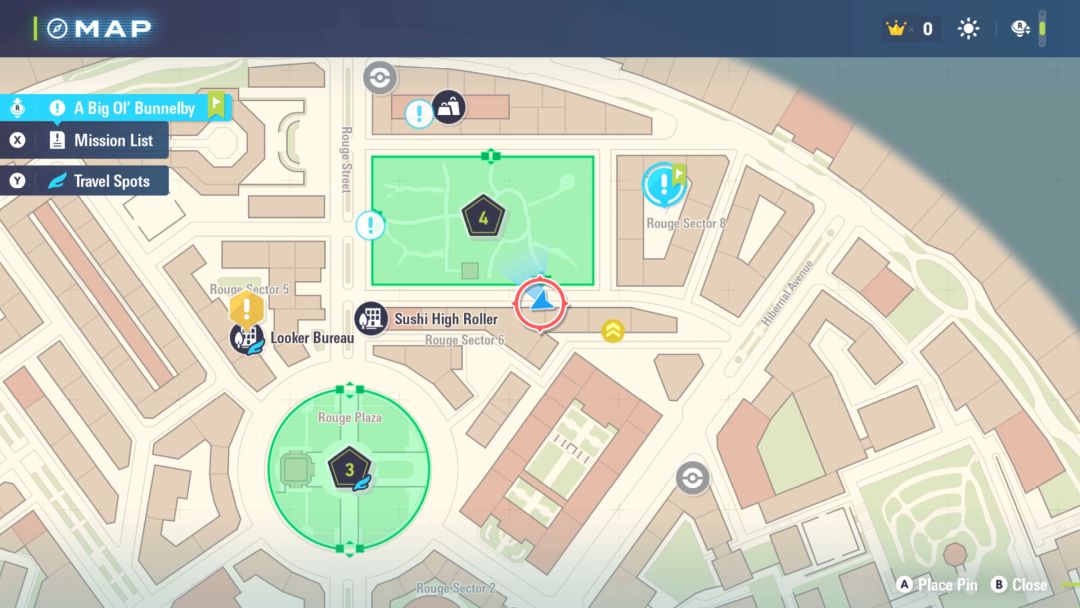Click the yellow double-chevron marker

tap(613, 330)
